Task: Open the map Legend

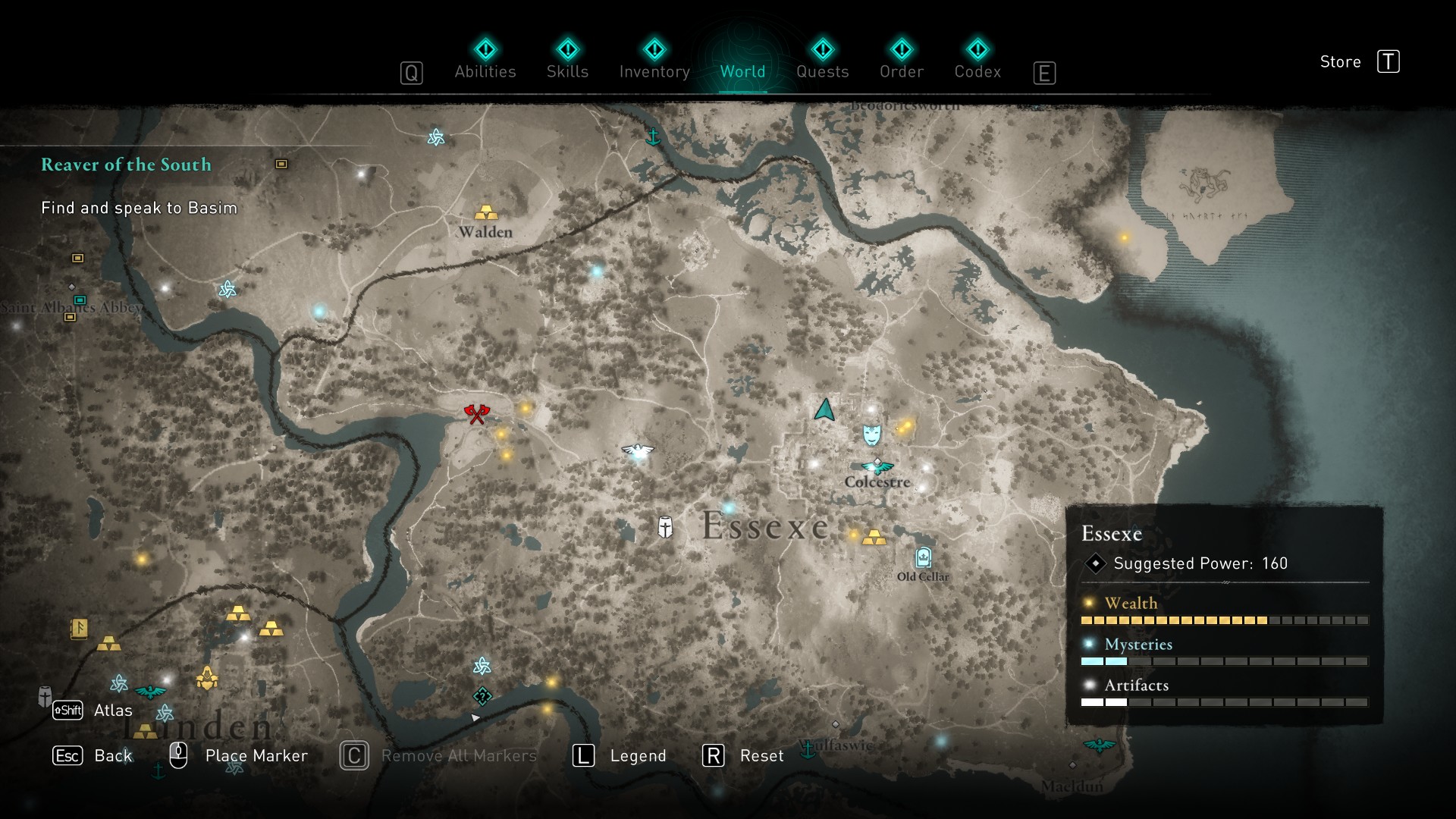Action: click(620, 755)
